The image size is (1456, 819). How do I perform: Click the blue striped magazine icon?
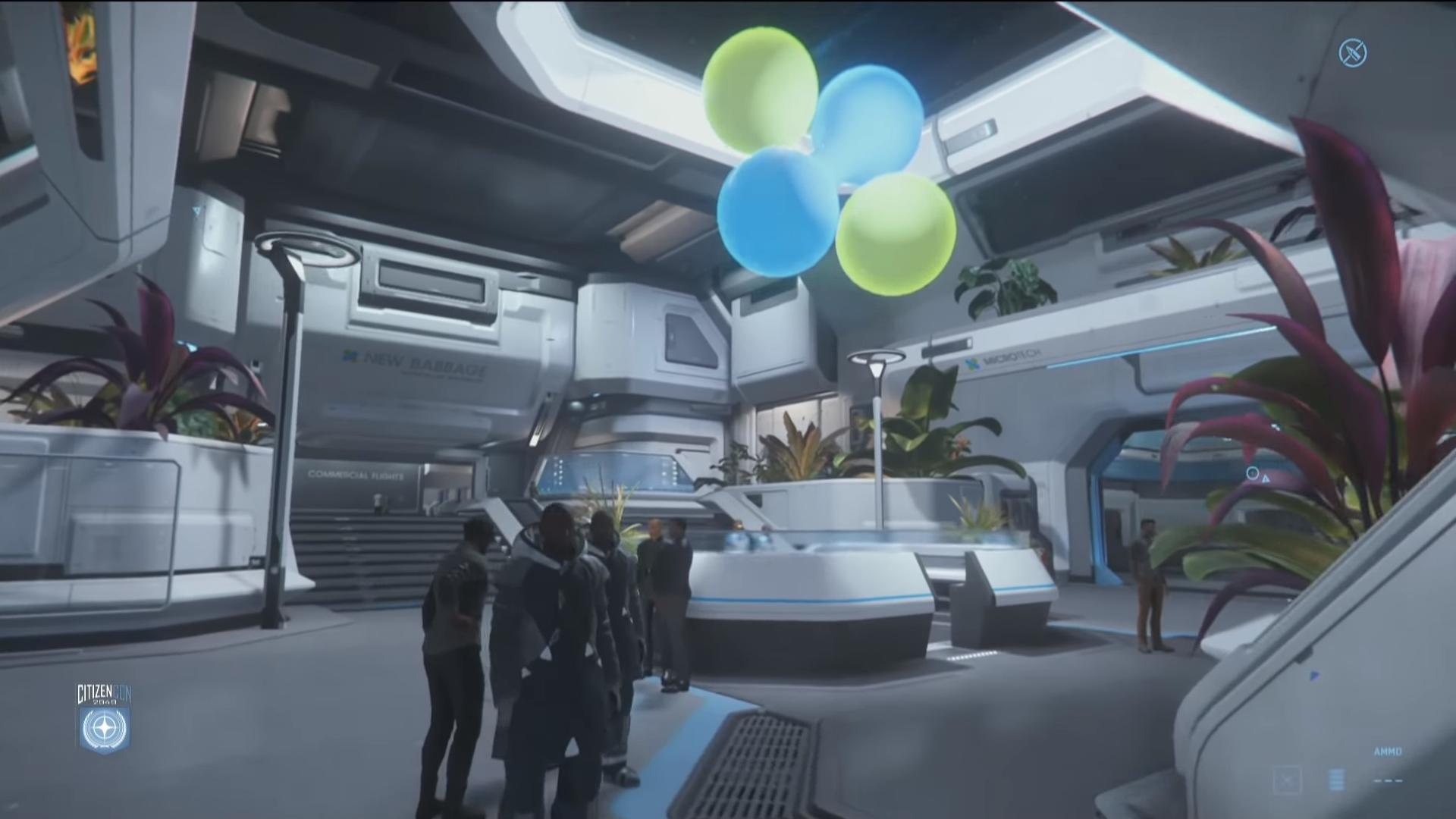point(1336,780)
